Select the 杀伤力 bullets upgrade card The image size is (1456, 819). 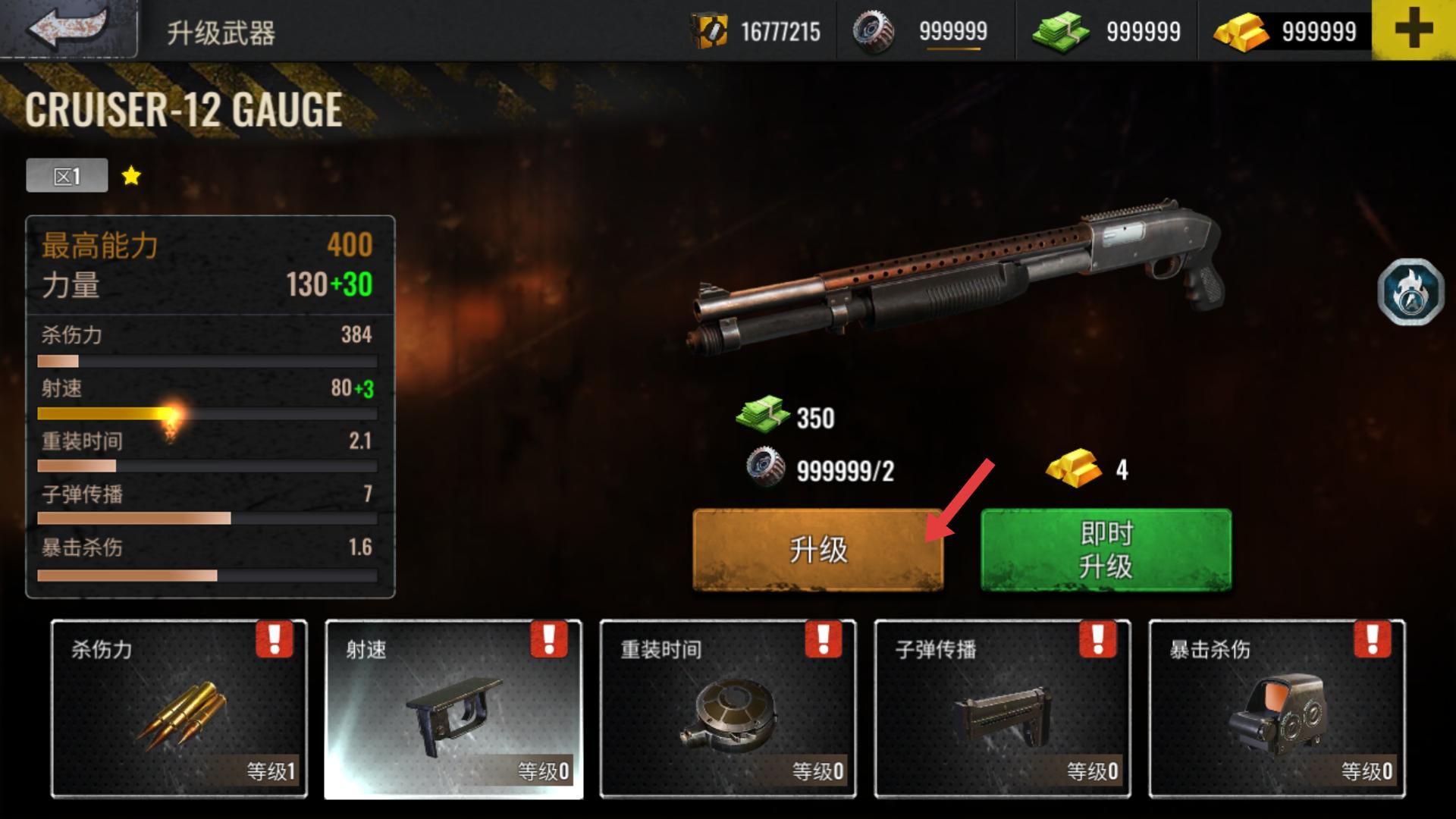pyautogui.click(x=179, y=709)
